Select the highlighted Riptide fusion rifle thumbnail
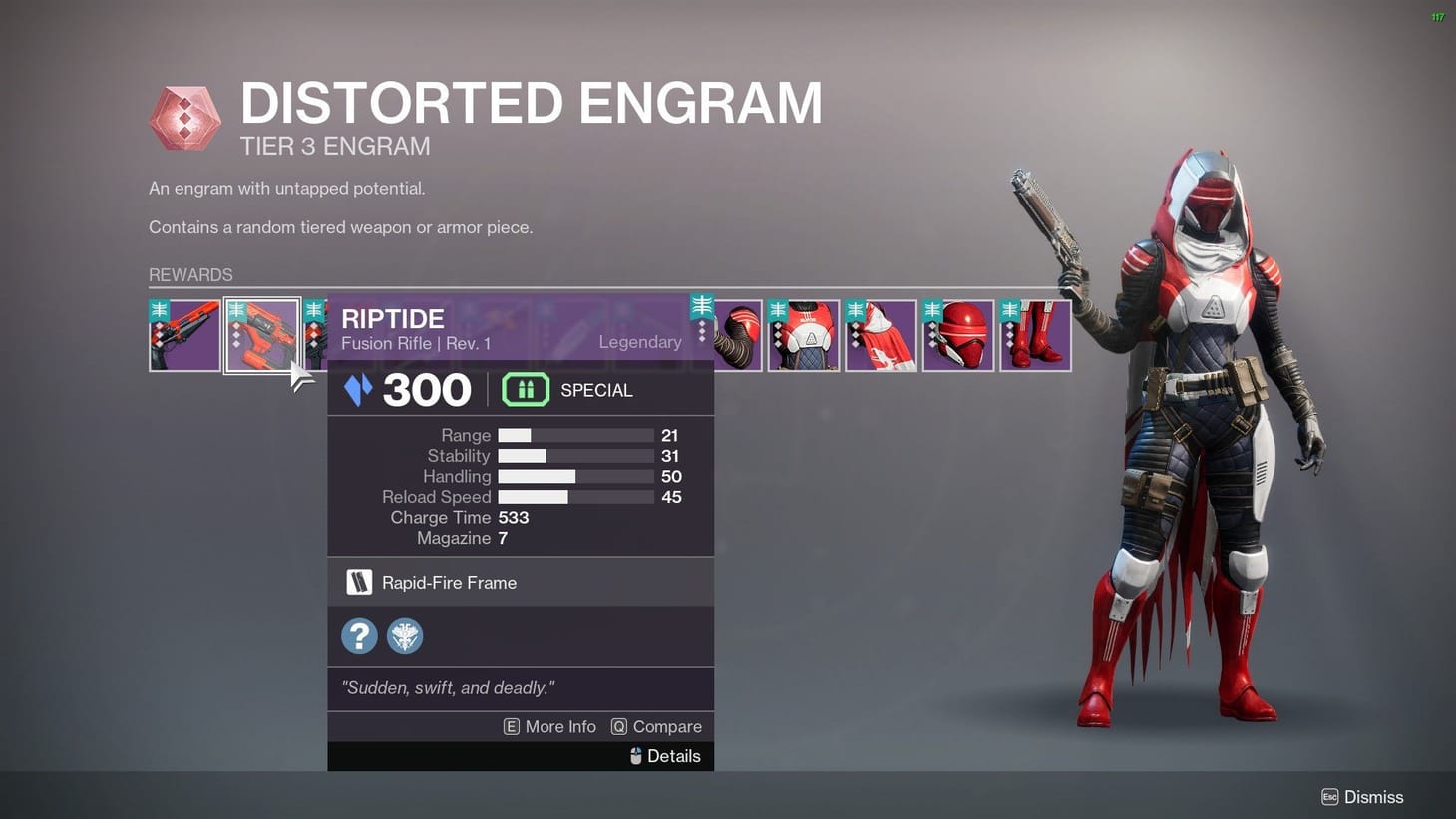This screenshot has width=1456, height=819. 264,335
